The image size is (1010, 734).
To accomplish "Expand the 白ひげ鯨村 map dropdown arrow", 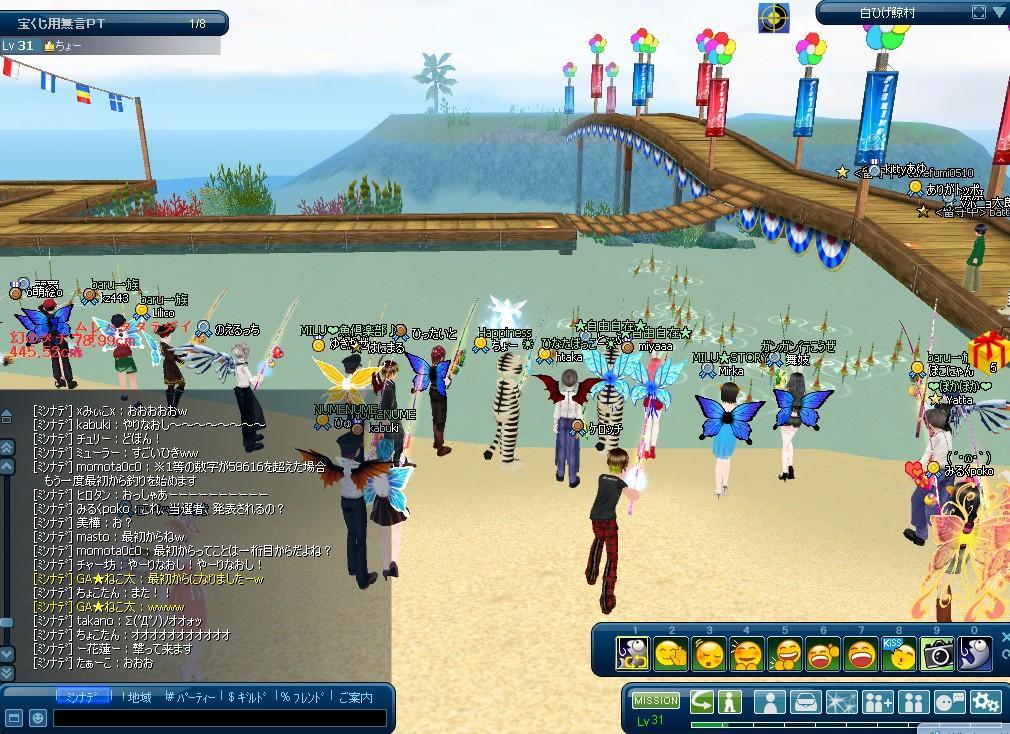I will click(998, 12).
